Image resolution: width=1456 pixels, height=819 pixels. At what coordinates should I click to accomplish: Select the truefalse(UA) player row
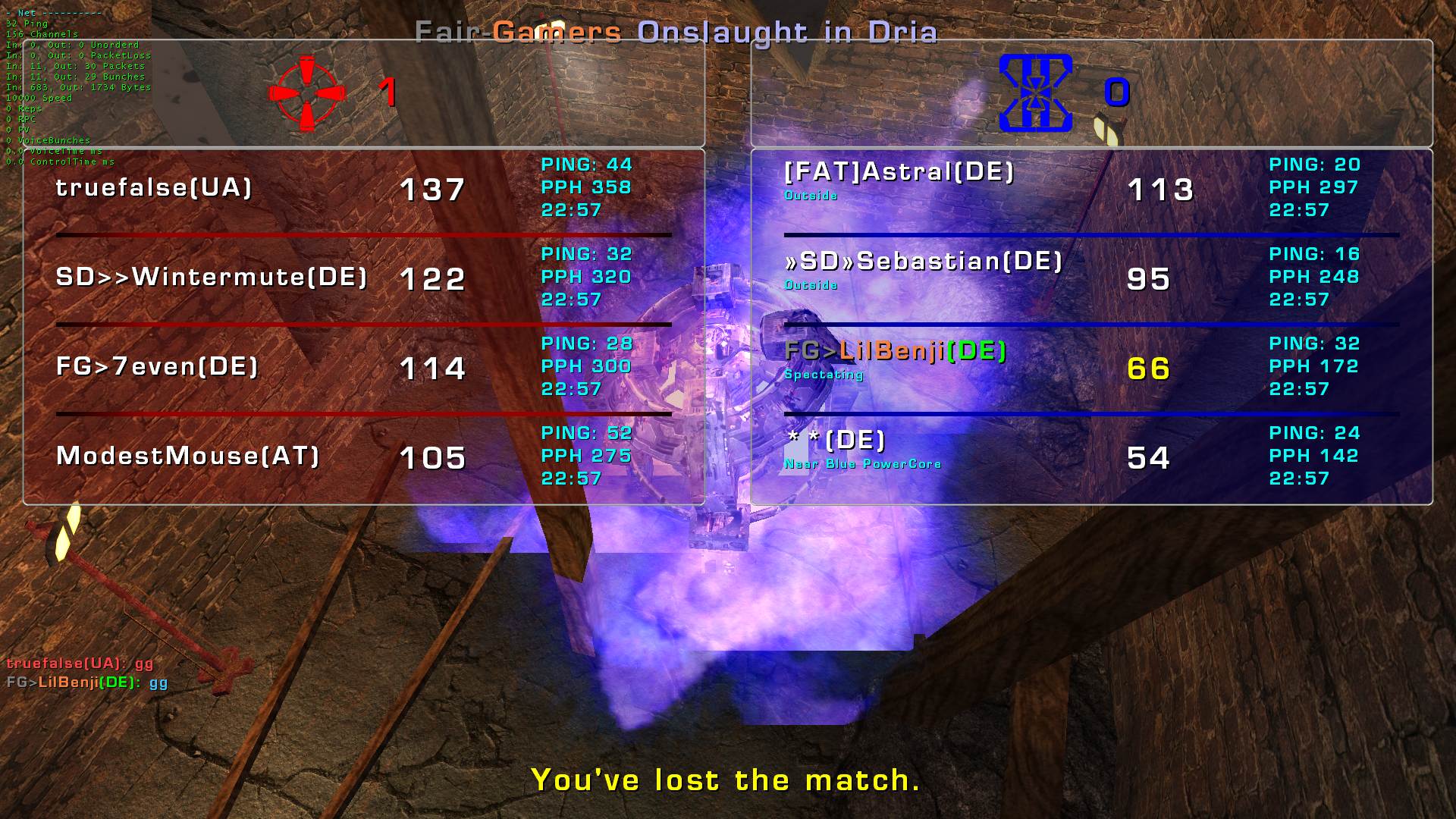(154, 188)
